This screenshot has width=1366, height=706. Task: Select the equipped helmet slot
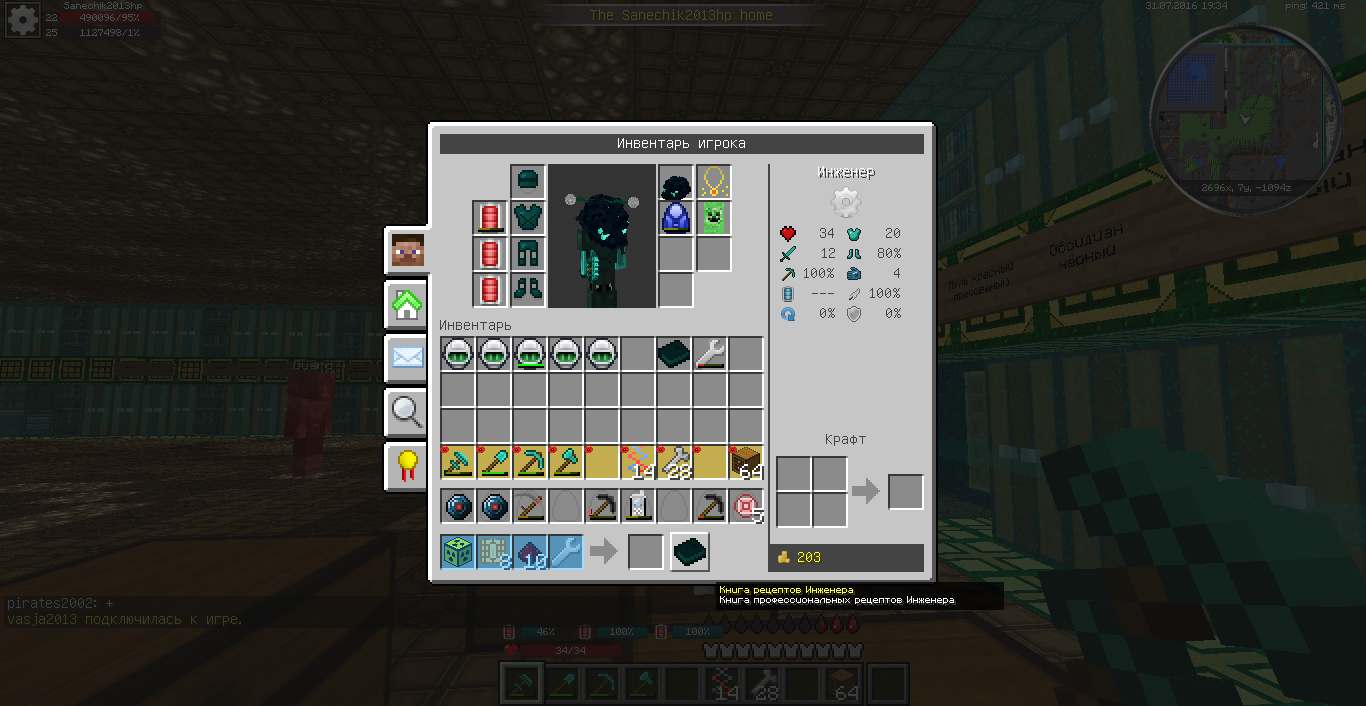pos(528,182)
